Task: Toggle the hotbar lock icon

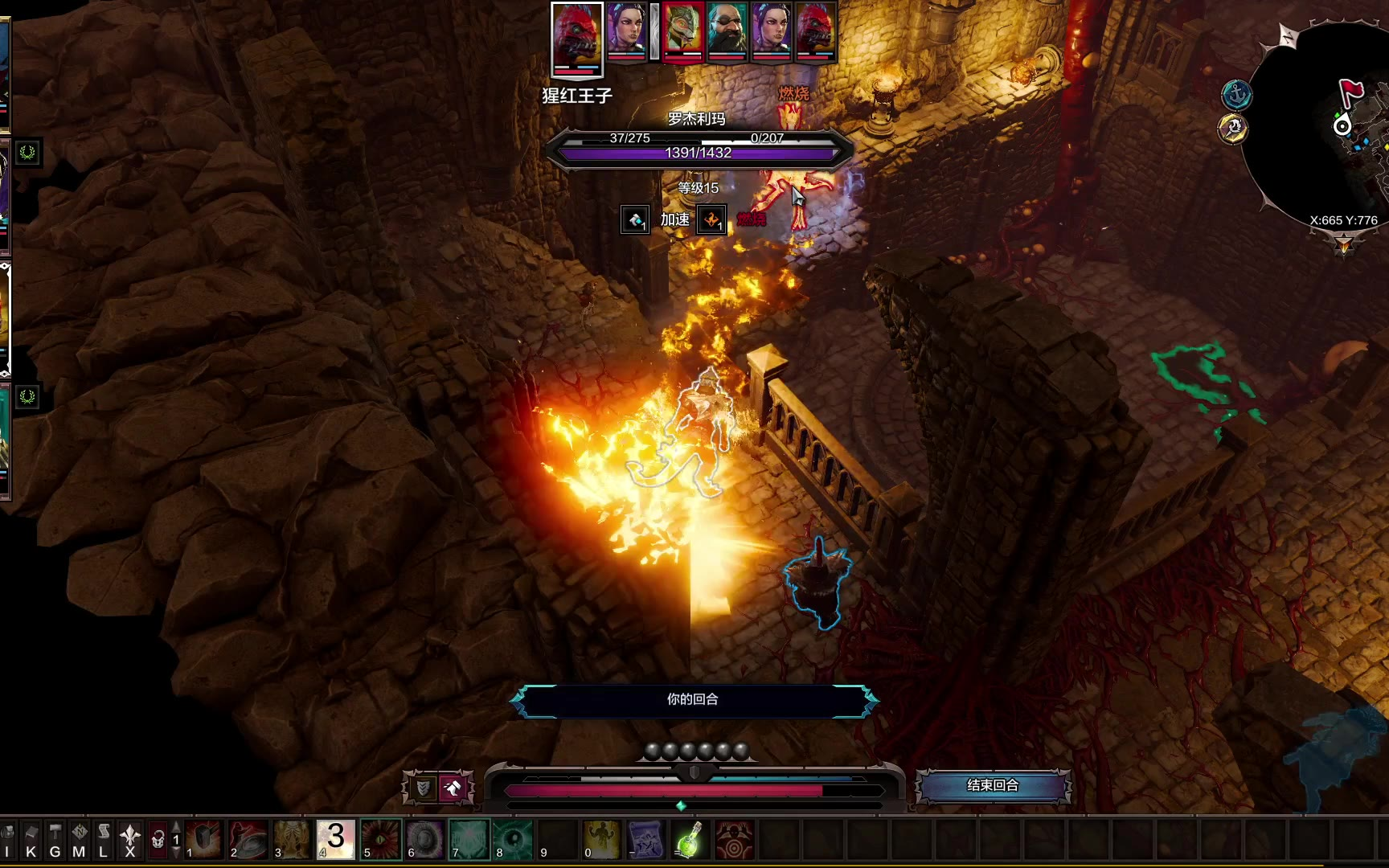Action: tap(158, 840)
